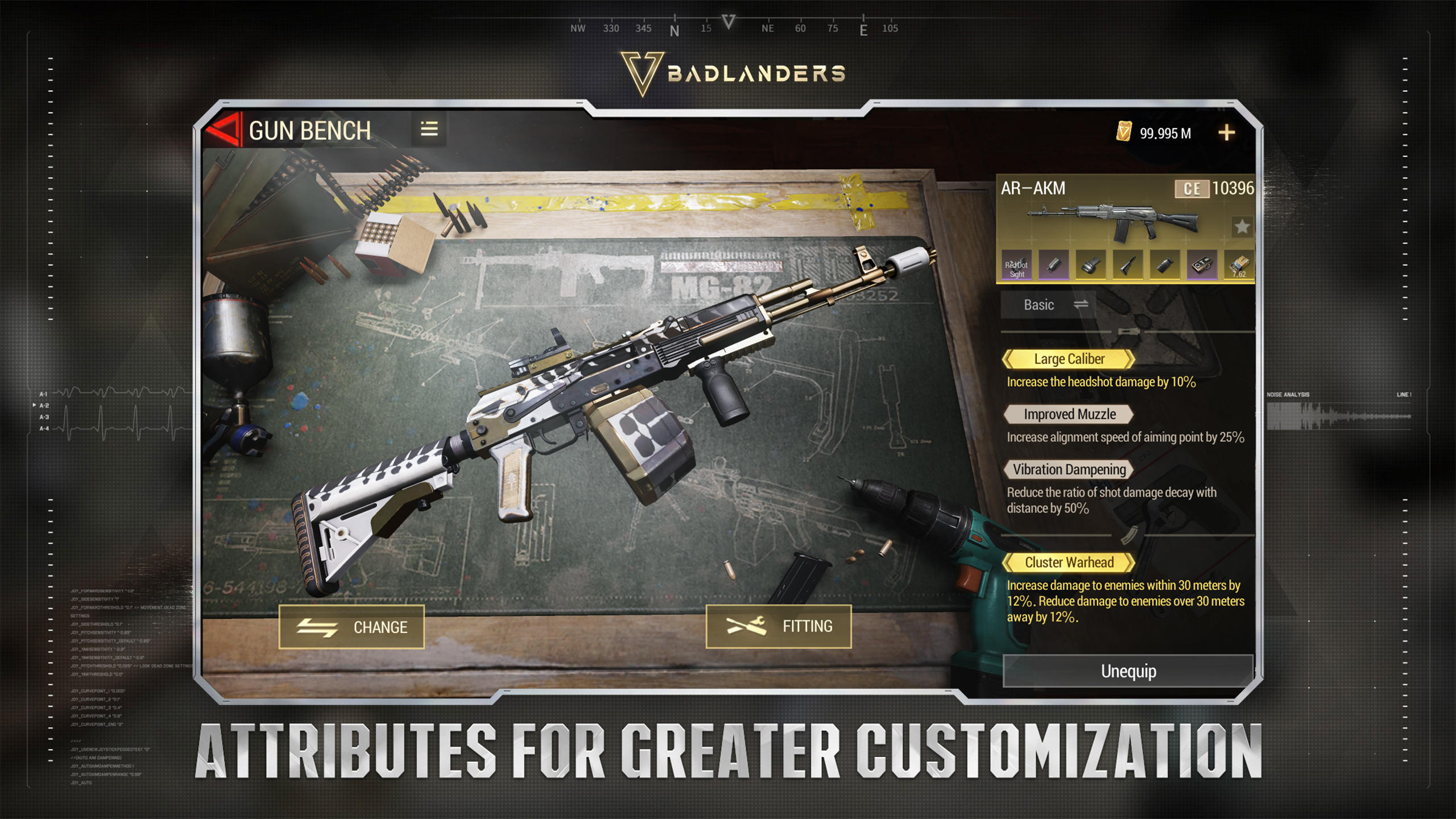This screenshot has width=1456, height=819.
Task: Select the Improved Muzzle attribute entry
Action: click(x=1068, y=414)
